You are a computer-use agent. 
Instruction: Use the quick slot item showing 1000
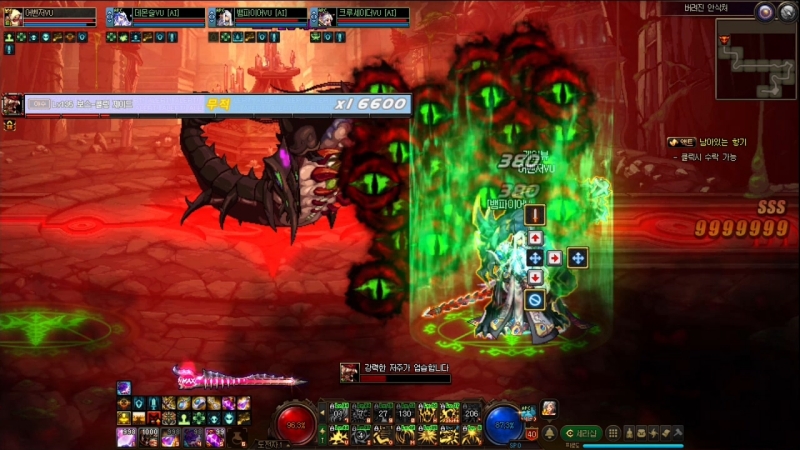tap(147, 436)
